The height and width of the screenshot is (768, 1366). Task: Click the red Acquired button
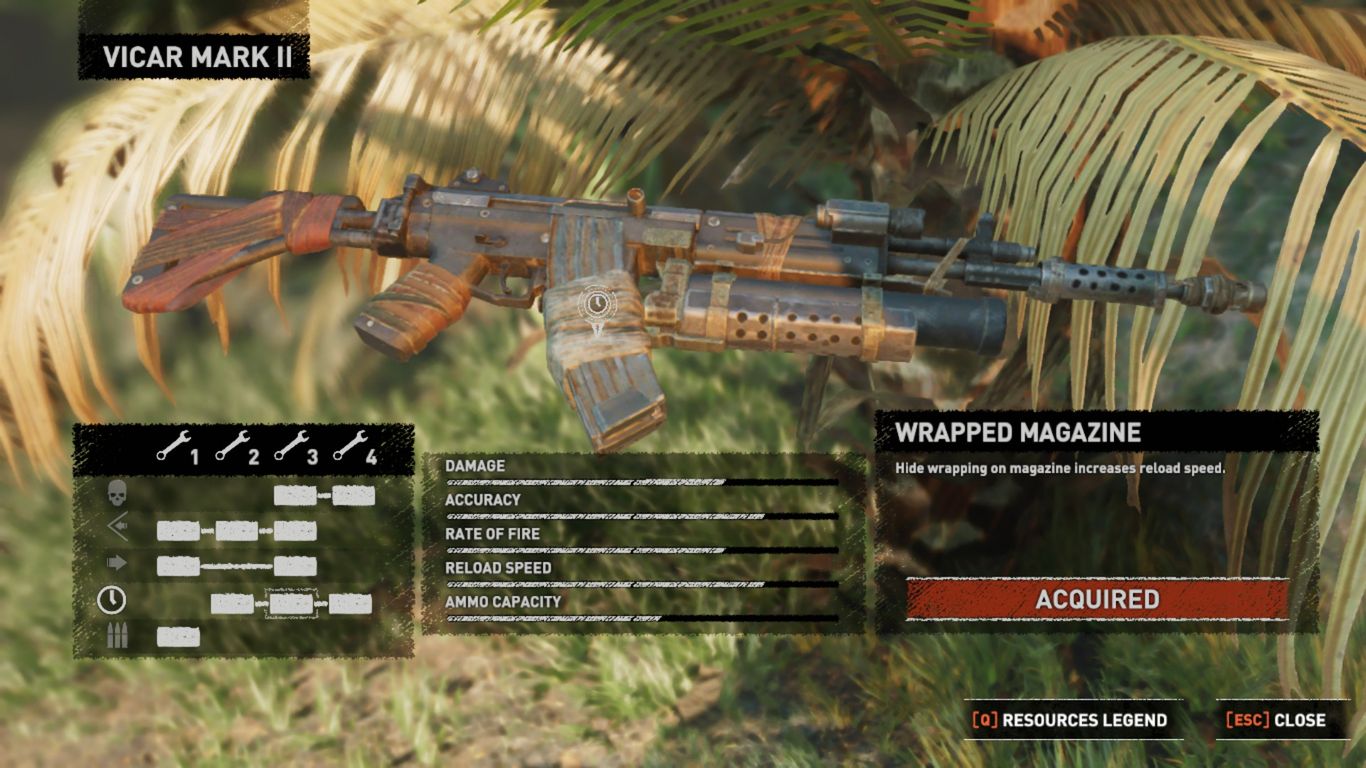coord(1097,599)
